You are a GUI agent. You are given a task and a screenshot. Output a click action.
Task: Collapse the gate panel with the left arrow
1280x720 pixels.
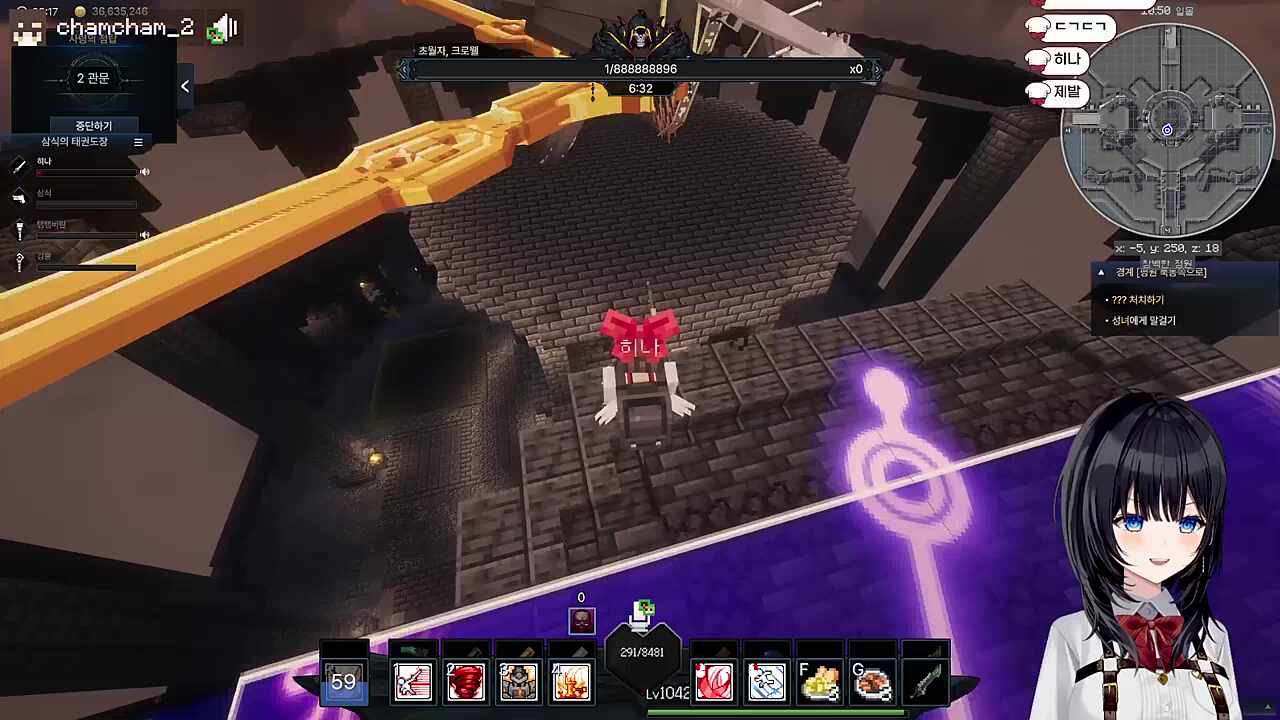point(185,87)
